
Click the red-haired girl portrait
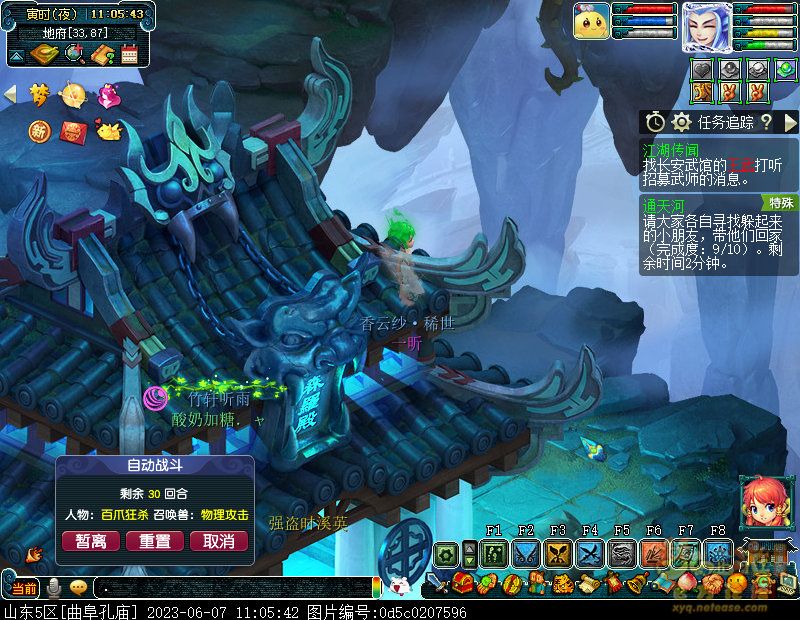pos(761,501)
